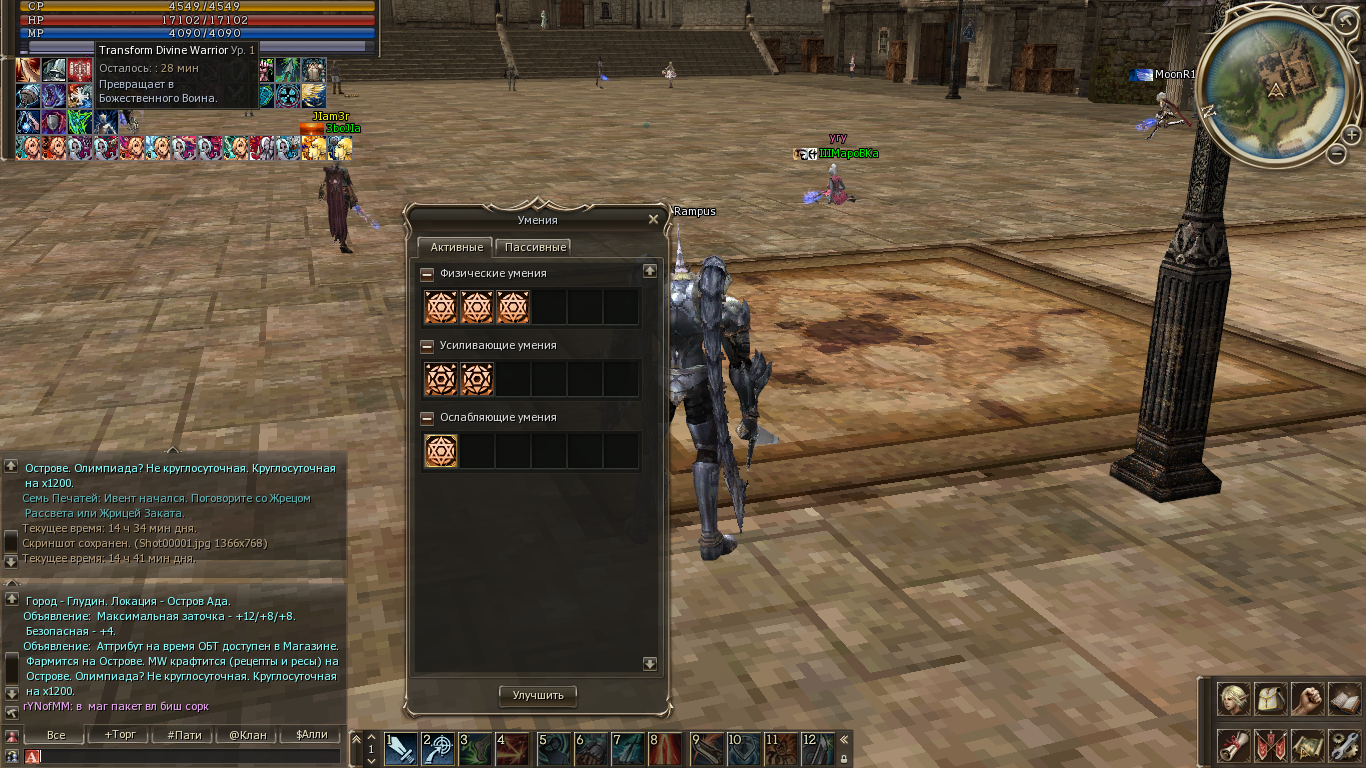Open the inventory backpack menu icon
The width and height of the screenshot is (1366, 768).
1271,699
